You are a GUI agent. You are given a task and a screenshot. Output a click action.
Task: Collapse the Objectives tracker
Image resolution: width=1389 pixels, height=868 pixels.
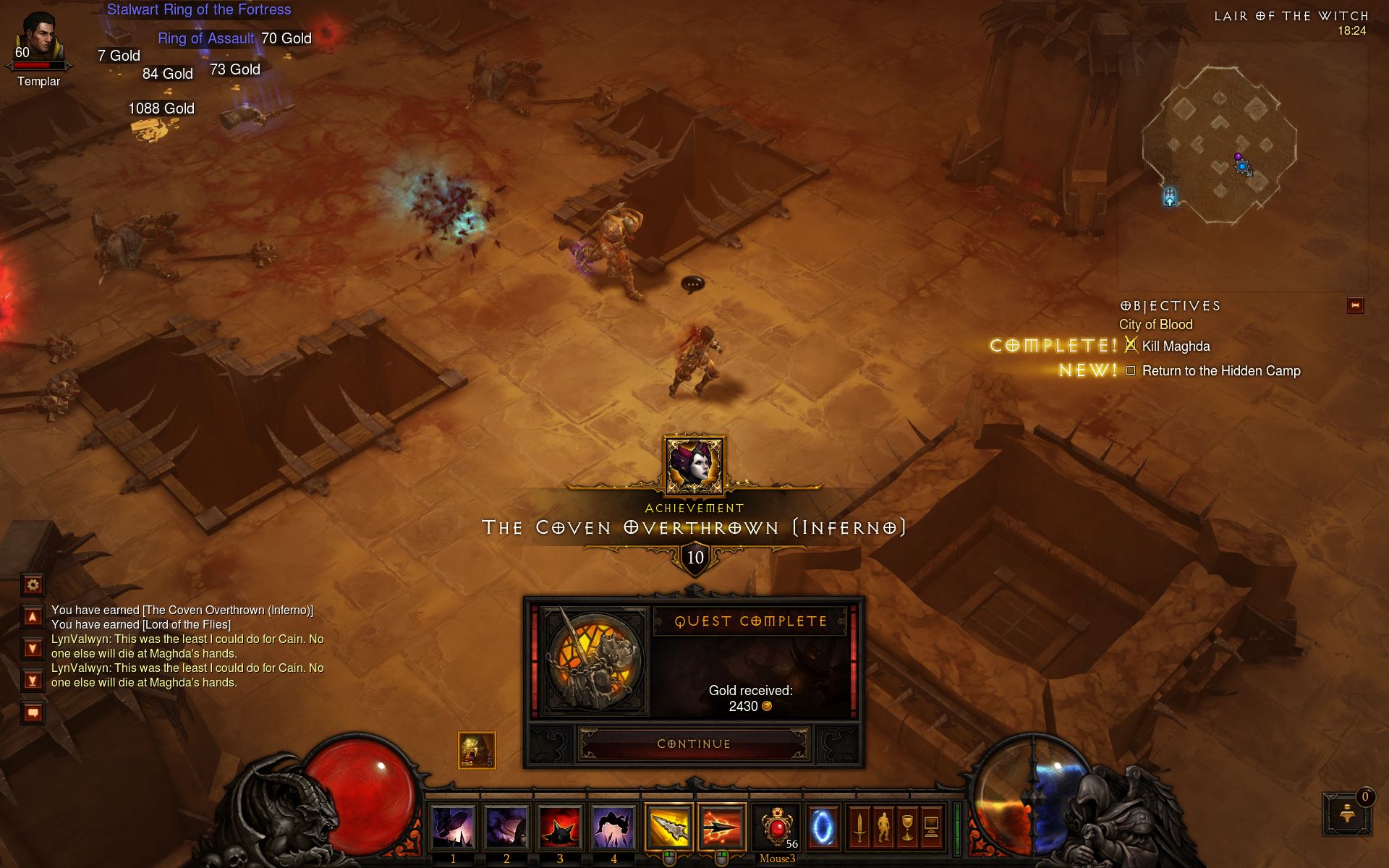pos(1355,305)
